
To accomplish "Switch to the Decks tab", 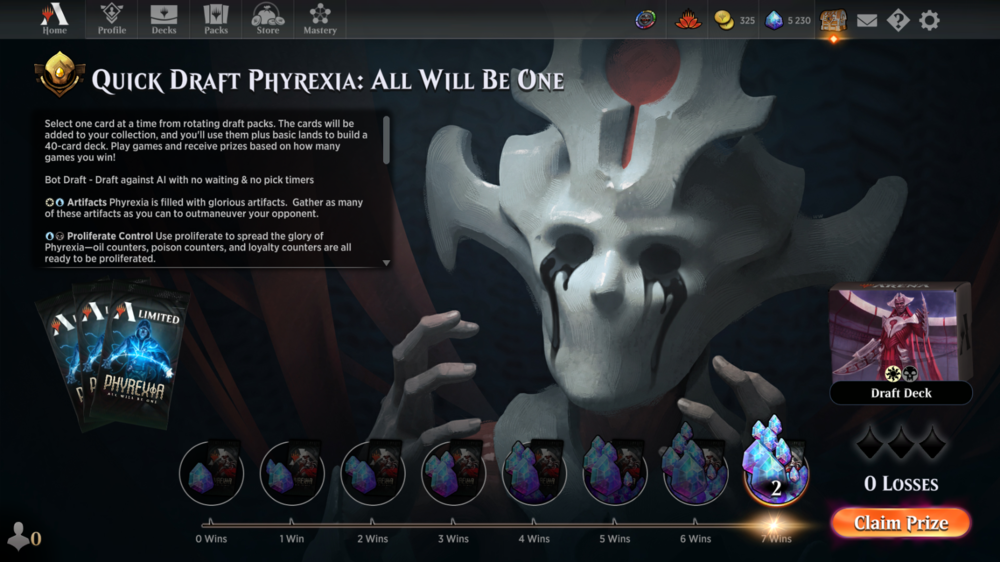I will coord(164,19).
